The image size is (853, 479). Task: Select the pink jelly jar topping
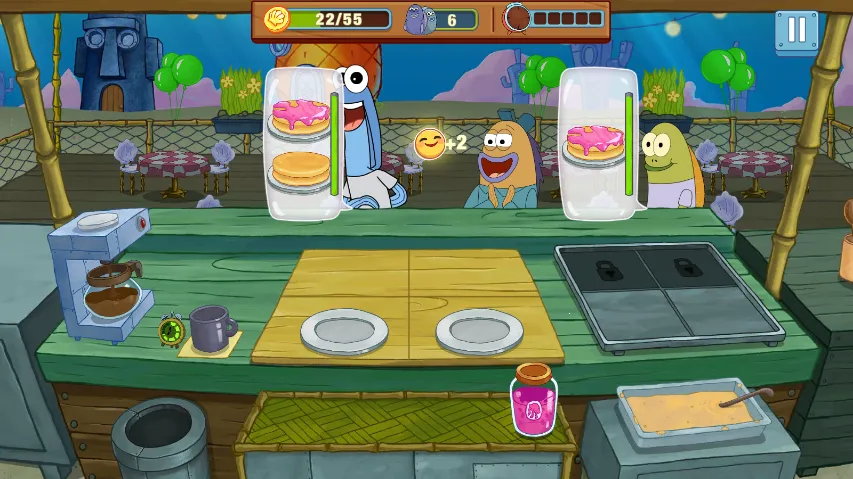point(533,403)
